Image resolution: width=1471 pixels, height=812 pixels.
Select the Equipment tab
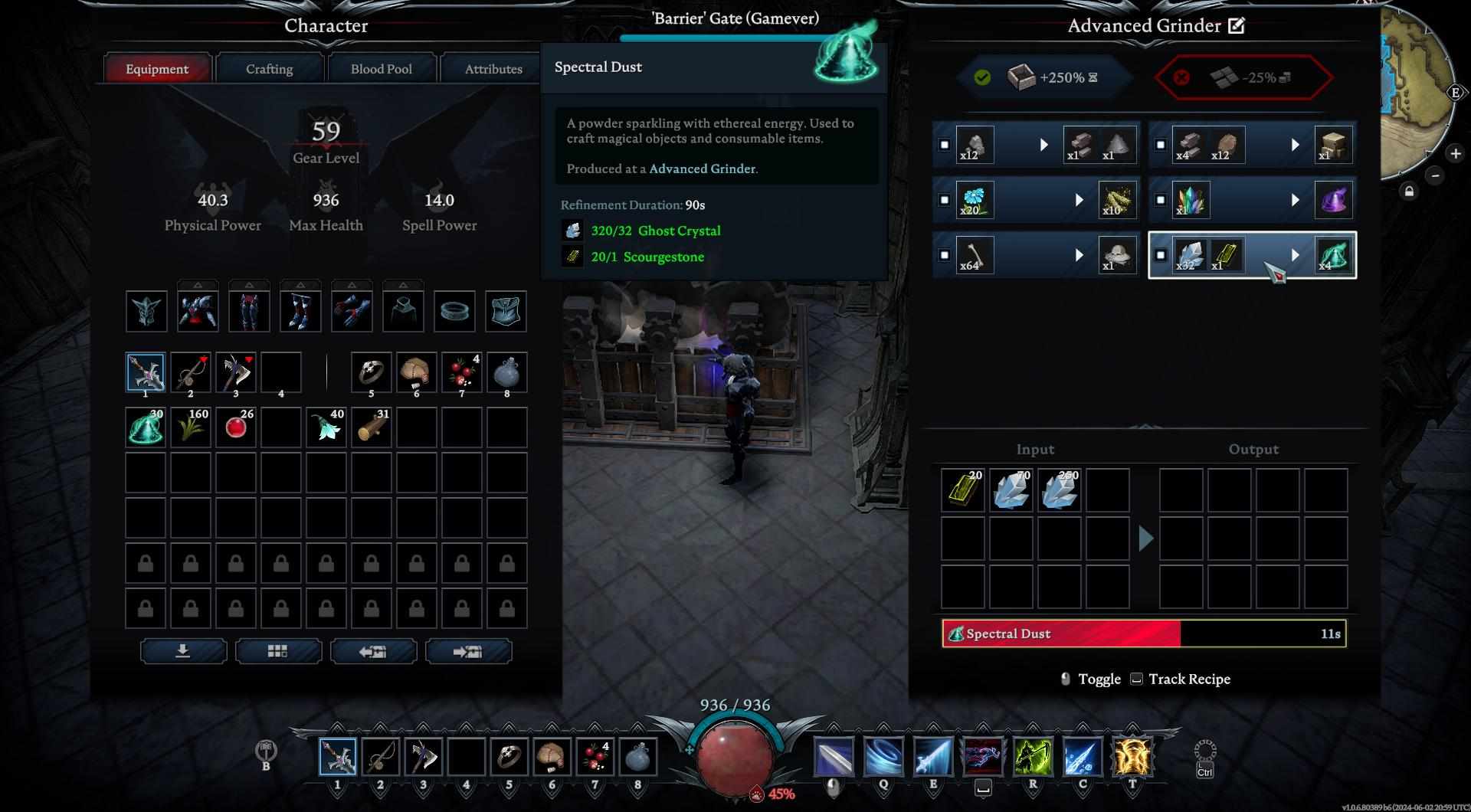[x=157, y=69]
